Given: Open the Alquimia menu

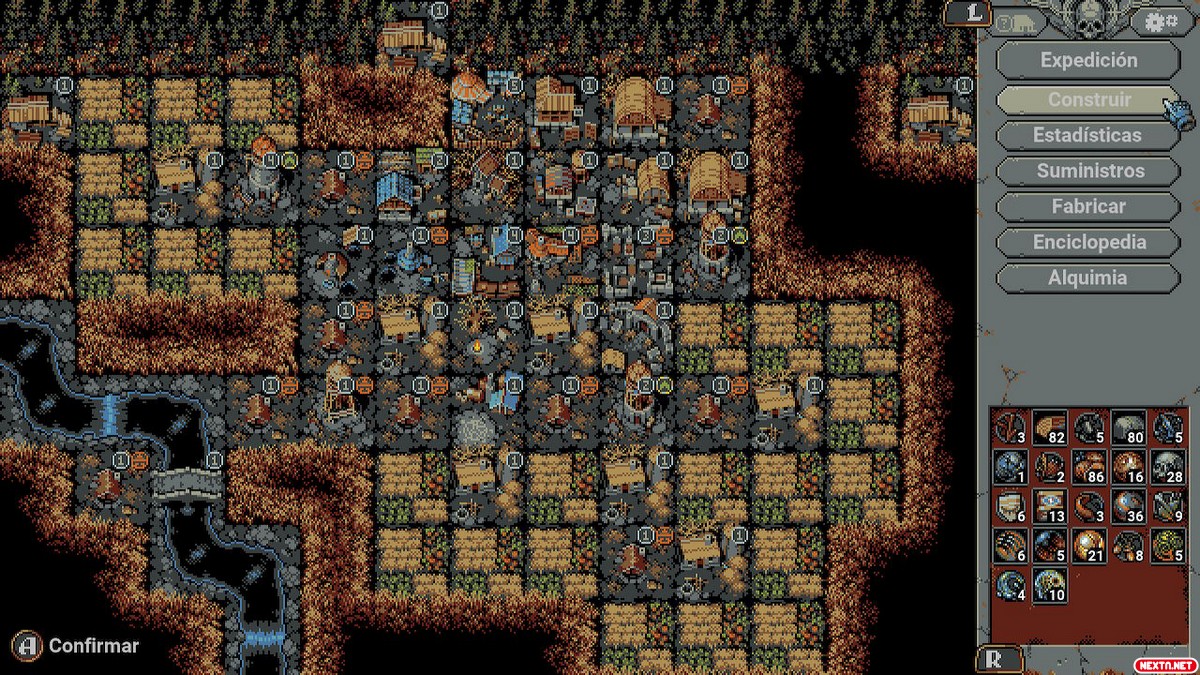Looking at the screenshot, I should tap(1088, 279).
